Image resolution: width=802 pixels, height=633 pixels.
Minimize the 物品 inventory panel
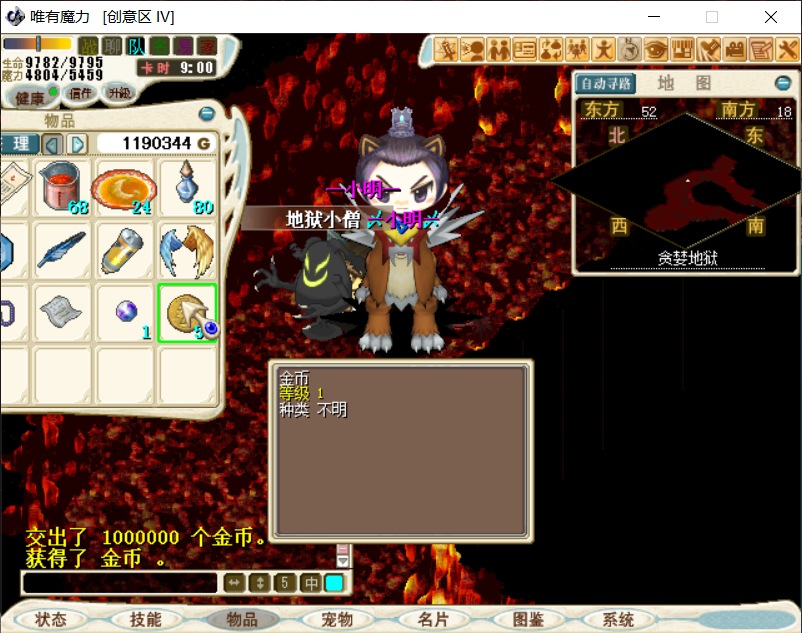click(x=207, y=114)
